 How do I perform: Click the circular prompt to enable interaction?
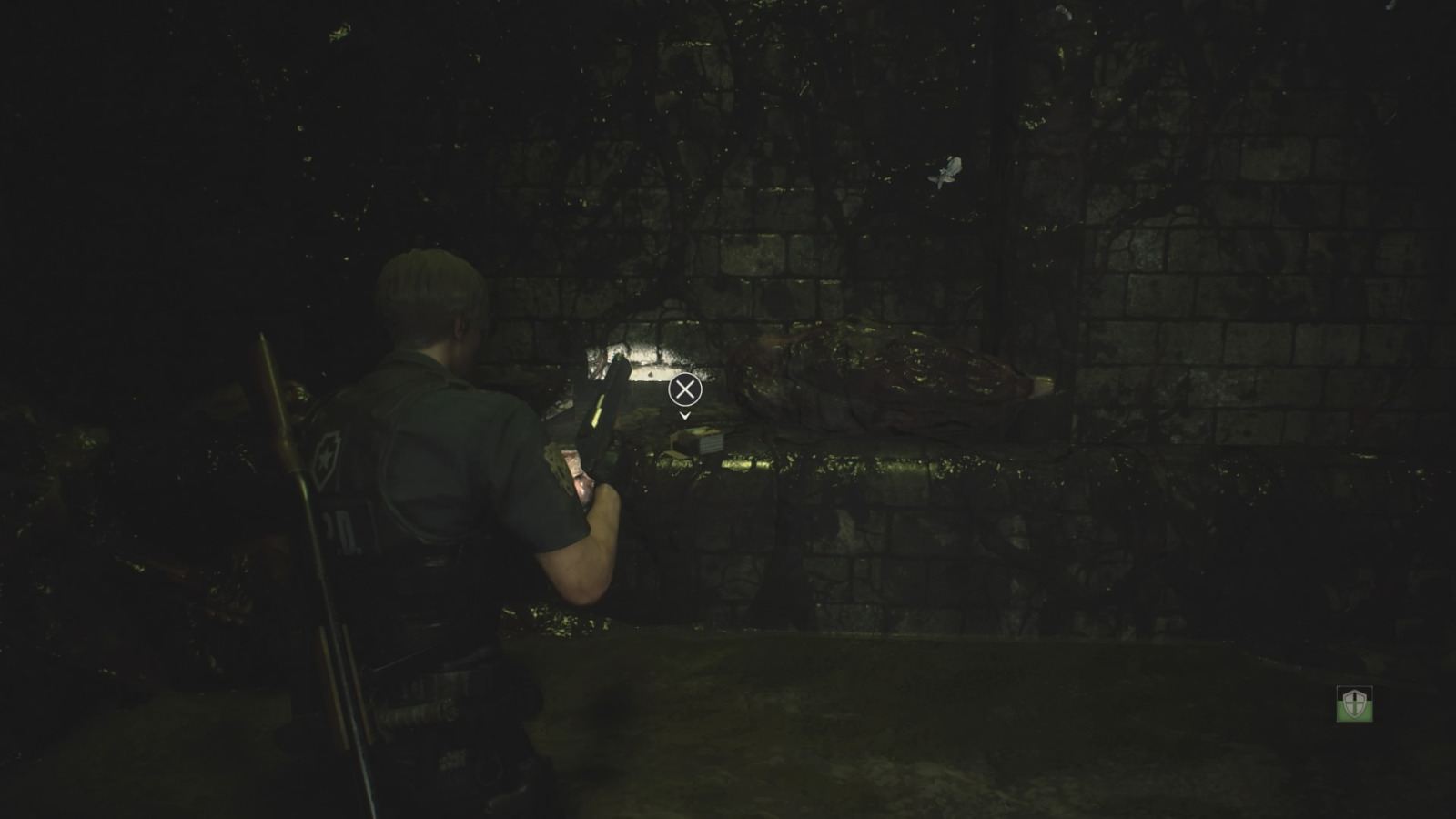pyautogui.click(x=684, y=390)
